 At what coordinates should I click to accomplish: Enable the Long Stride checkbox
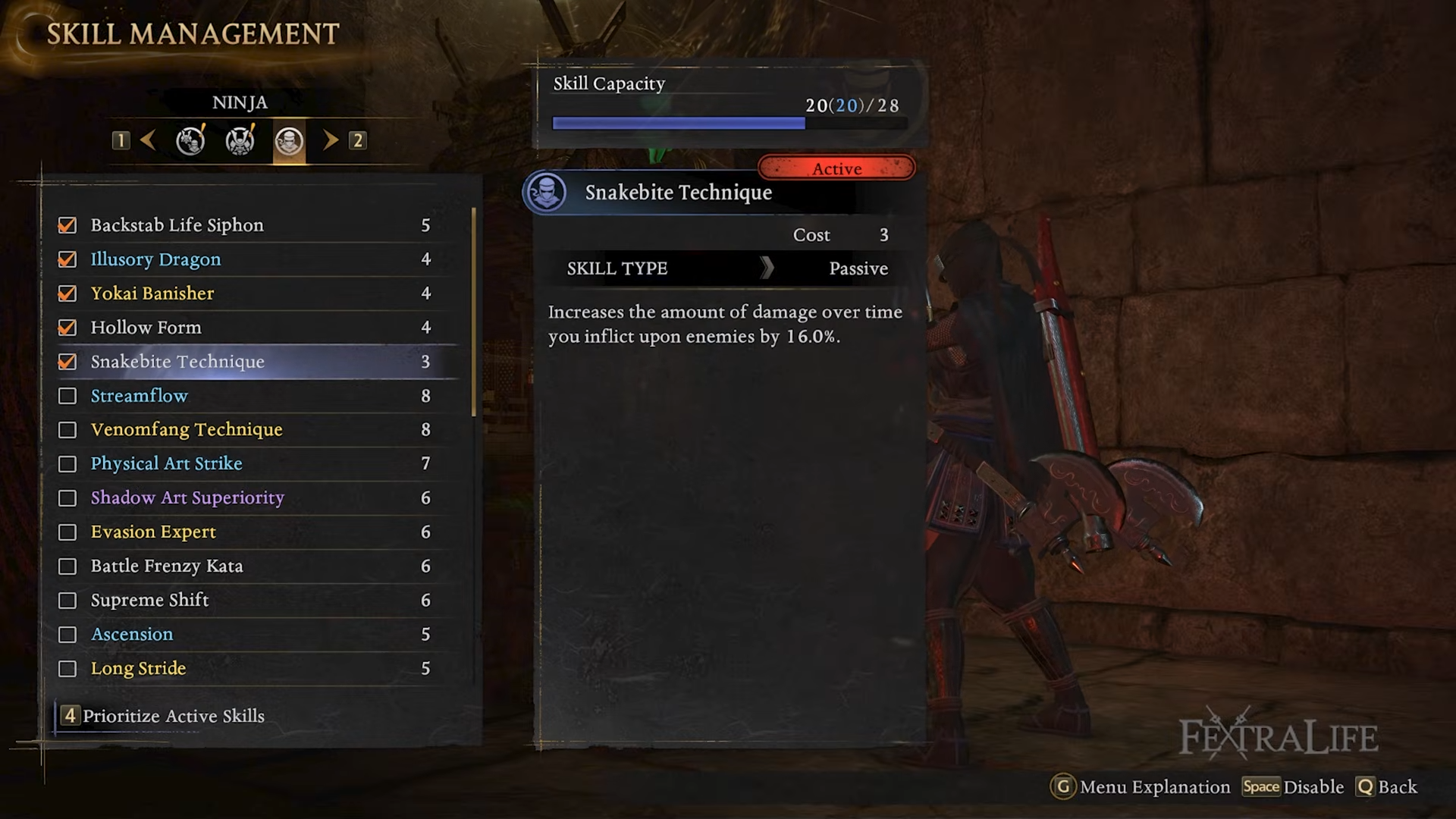pyautogui.click(x=67, y=669)
